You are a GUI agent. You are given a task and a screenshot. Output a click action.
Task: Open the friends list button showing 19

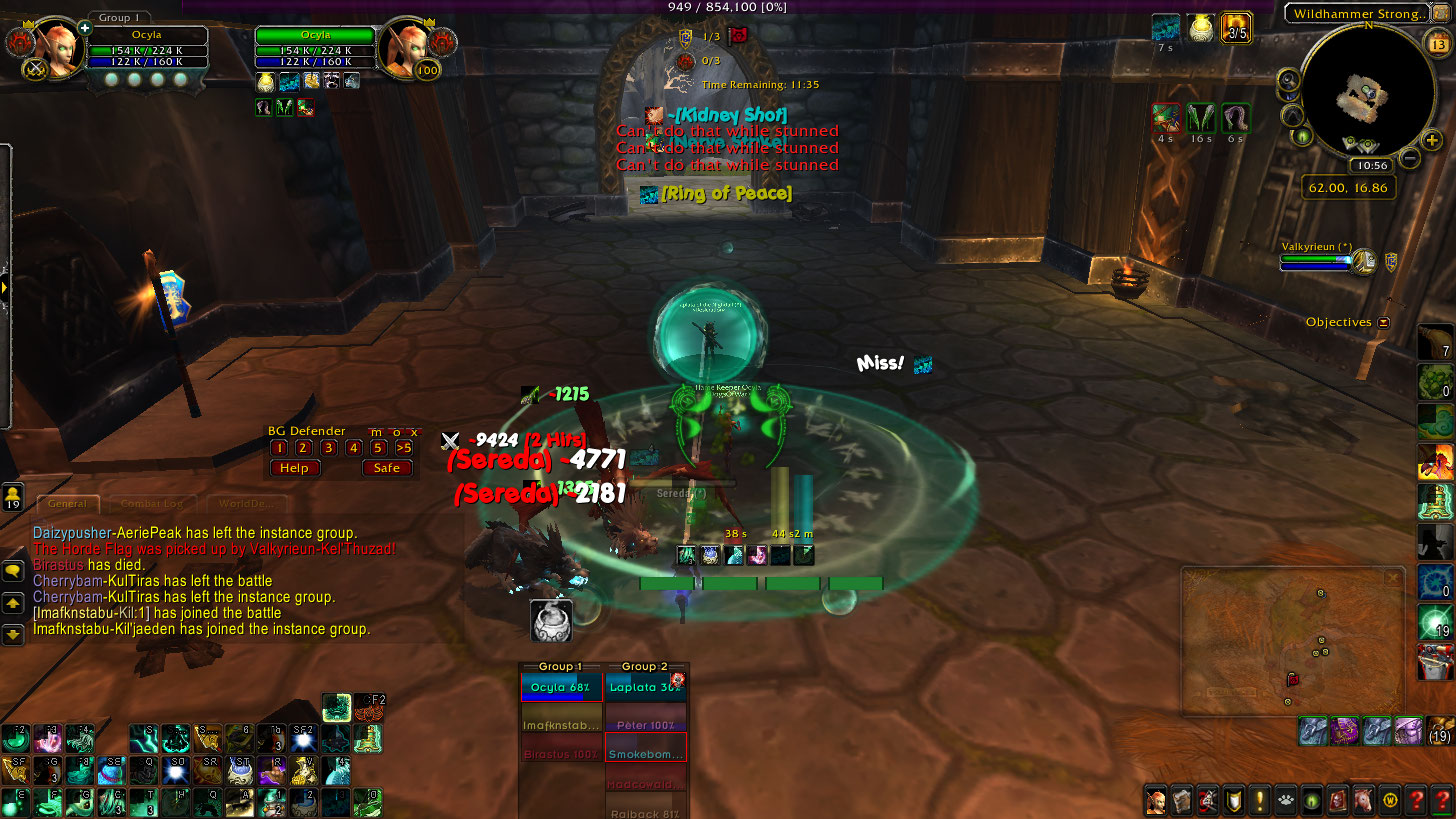[13, 497]
